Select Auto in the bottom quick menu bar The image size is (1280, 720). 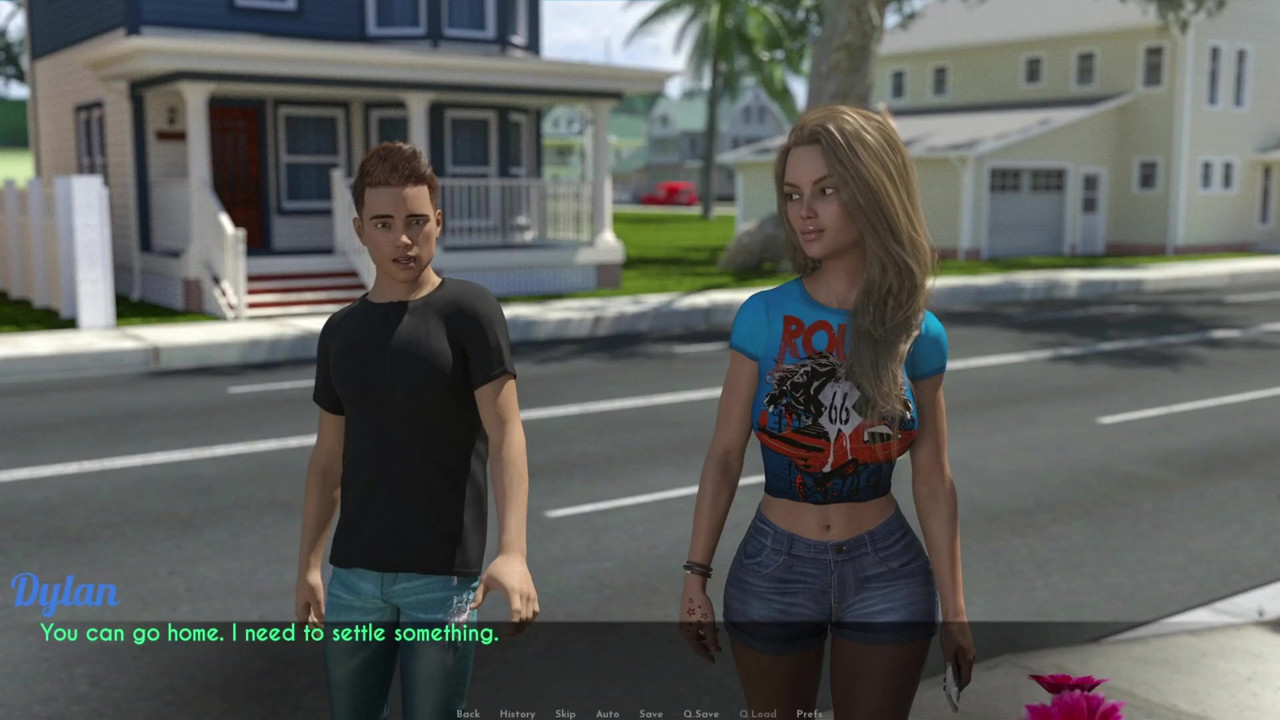[607, 713]
